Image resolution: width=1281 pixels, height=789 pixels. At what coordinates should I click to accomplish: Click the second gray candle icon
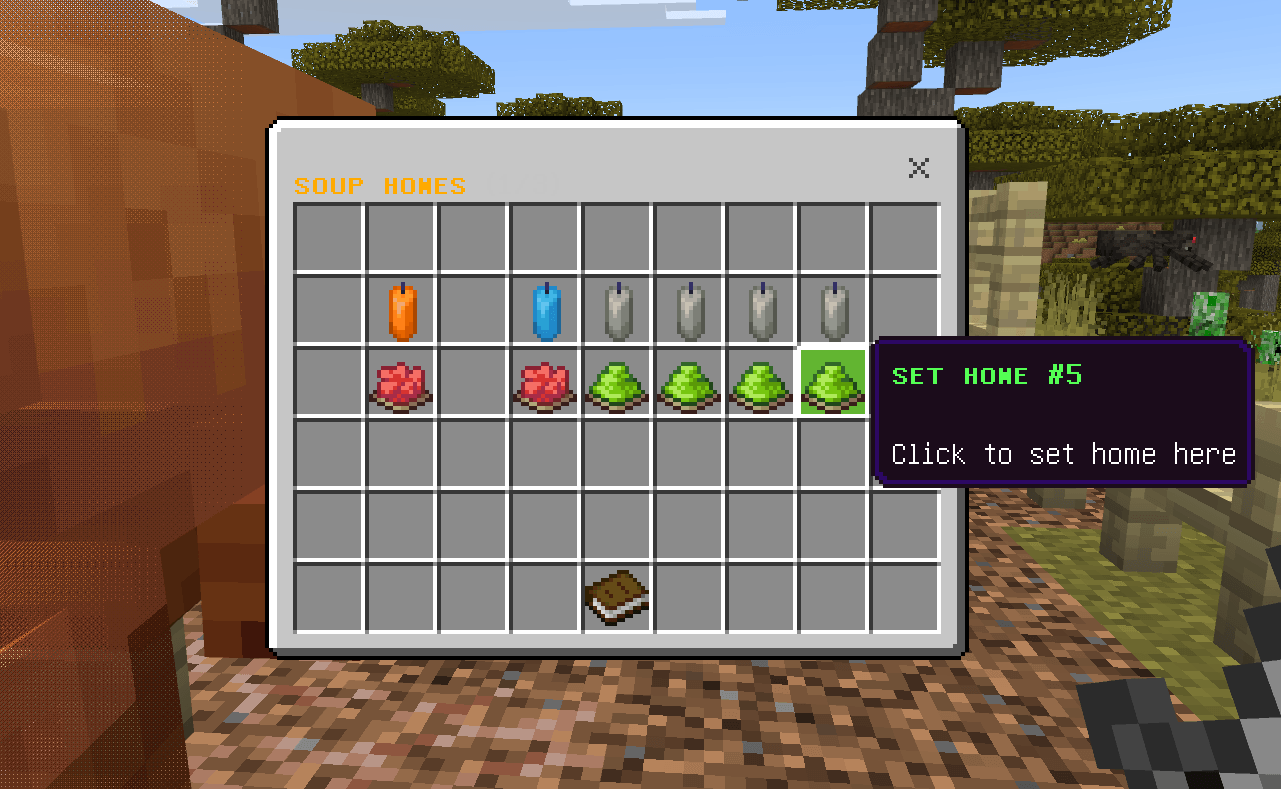pos(689,311)
